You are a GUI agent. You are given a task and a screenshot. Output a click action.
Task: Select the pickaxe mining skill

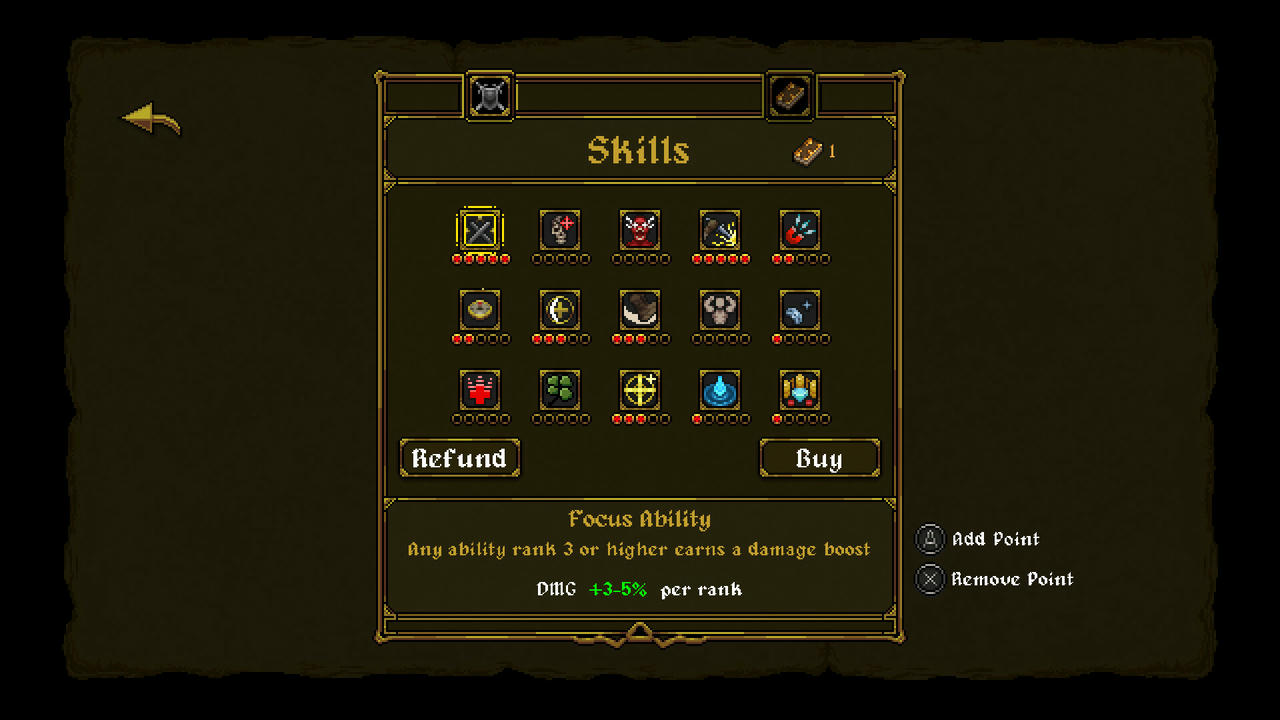pyautogui.click(x=720, y=230)
